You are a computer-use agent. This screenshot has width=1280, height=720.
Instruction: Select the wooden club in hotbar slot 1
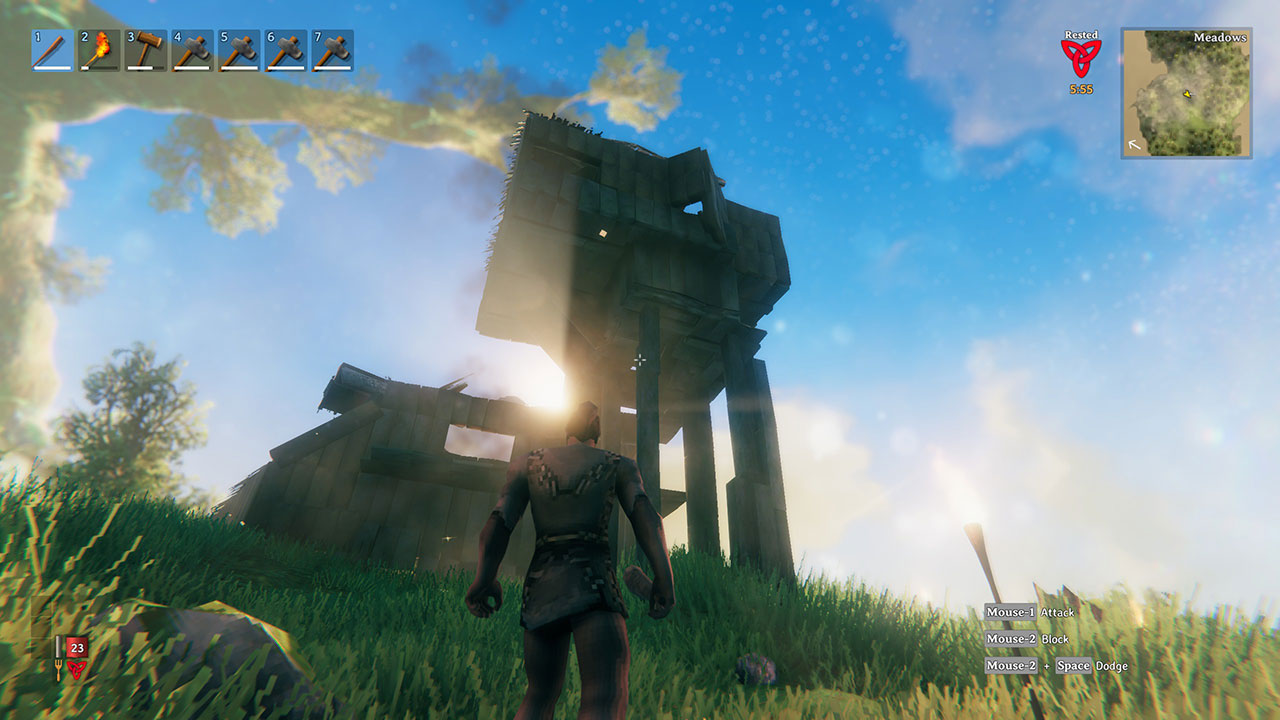52,51
